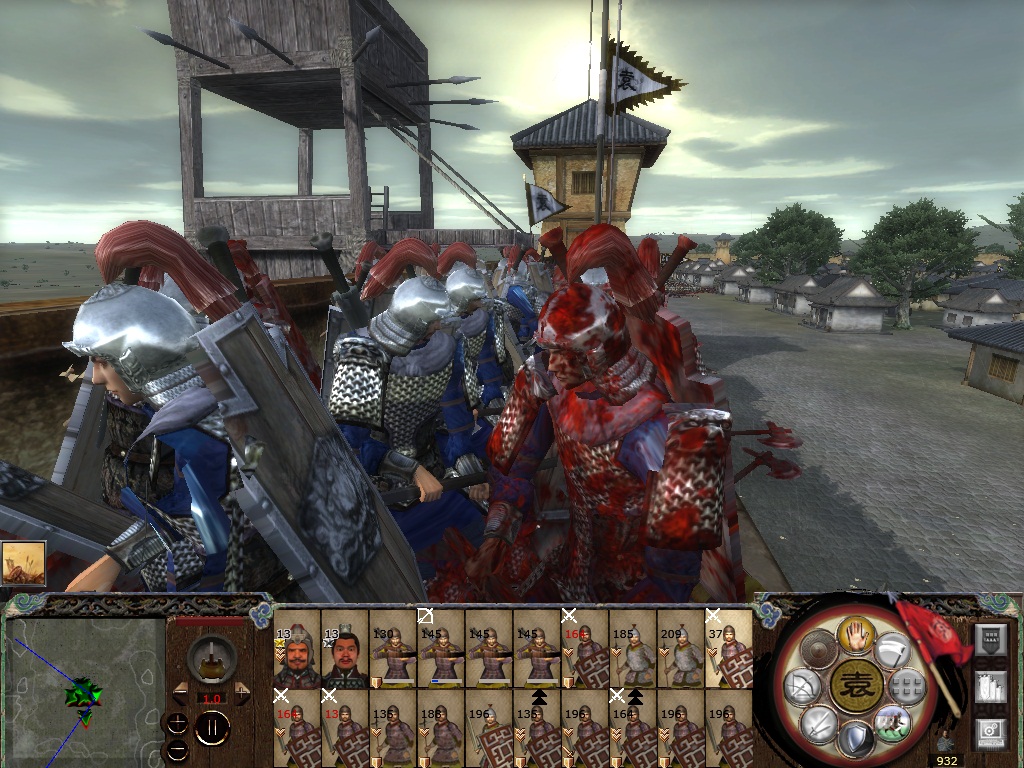This screenshot has width=1024, height=768.
Task: Zoom in the minimap with plus button
Action: tap(177, 722)
